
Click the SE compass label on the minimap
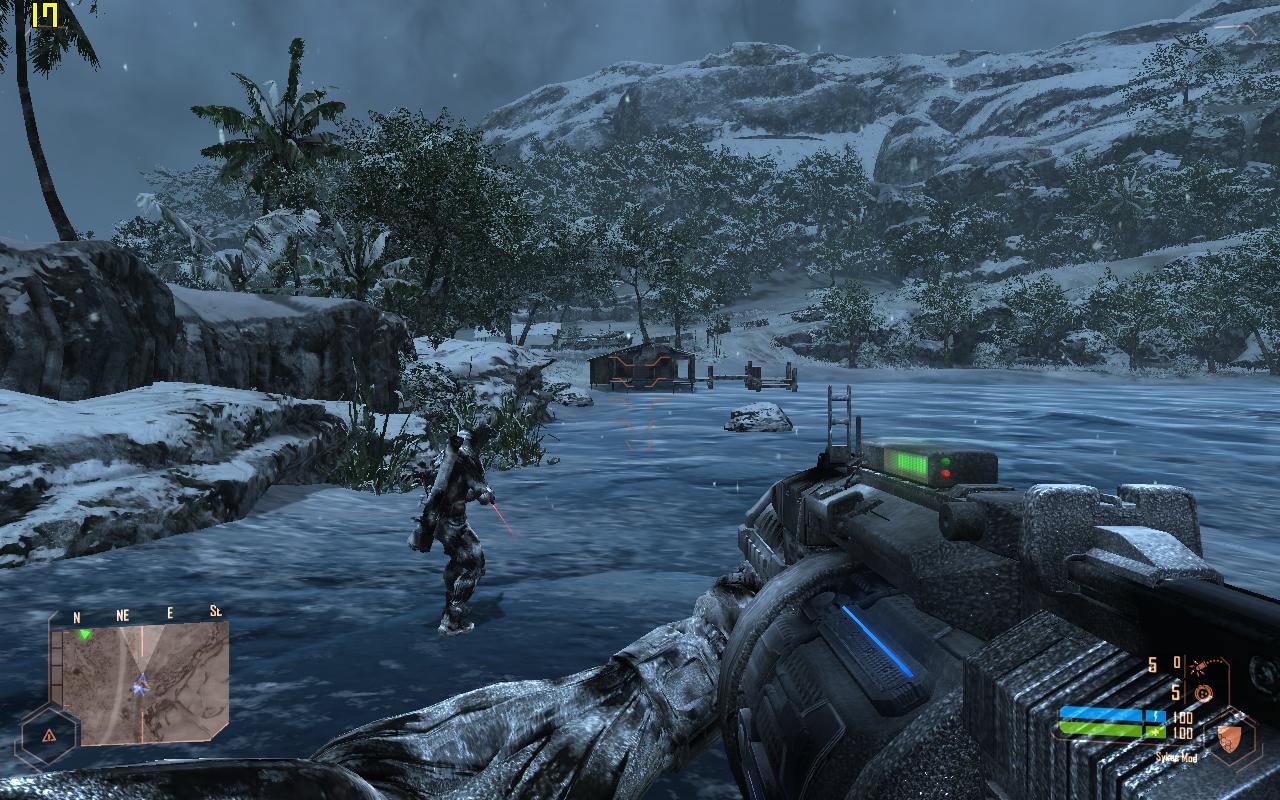[216, 611]
